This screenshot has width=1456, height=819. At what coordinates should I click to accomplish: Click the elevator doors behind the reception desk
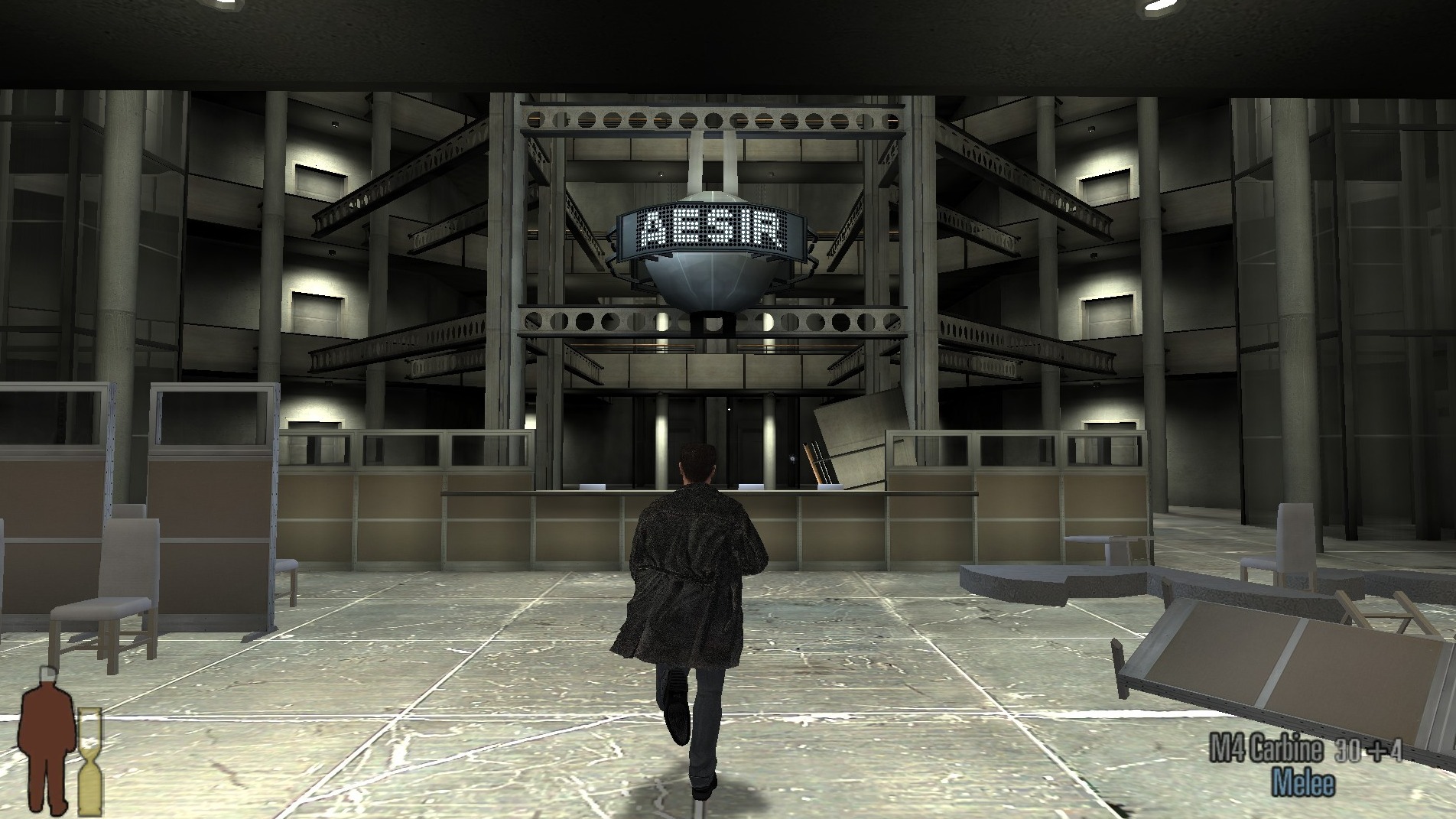[x=734, y=428]
